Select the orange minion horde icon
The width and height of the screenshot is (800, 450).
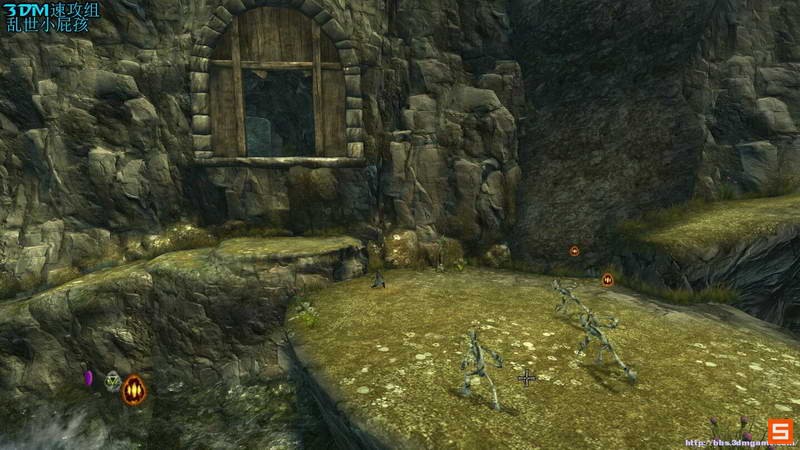pyautogui.click(x=133, y=389)
